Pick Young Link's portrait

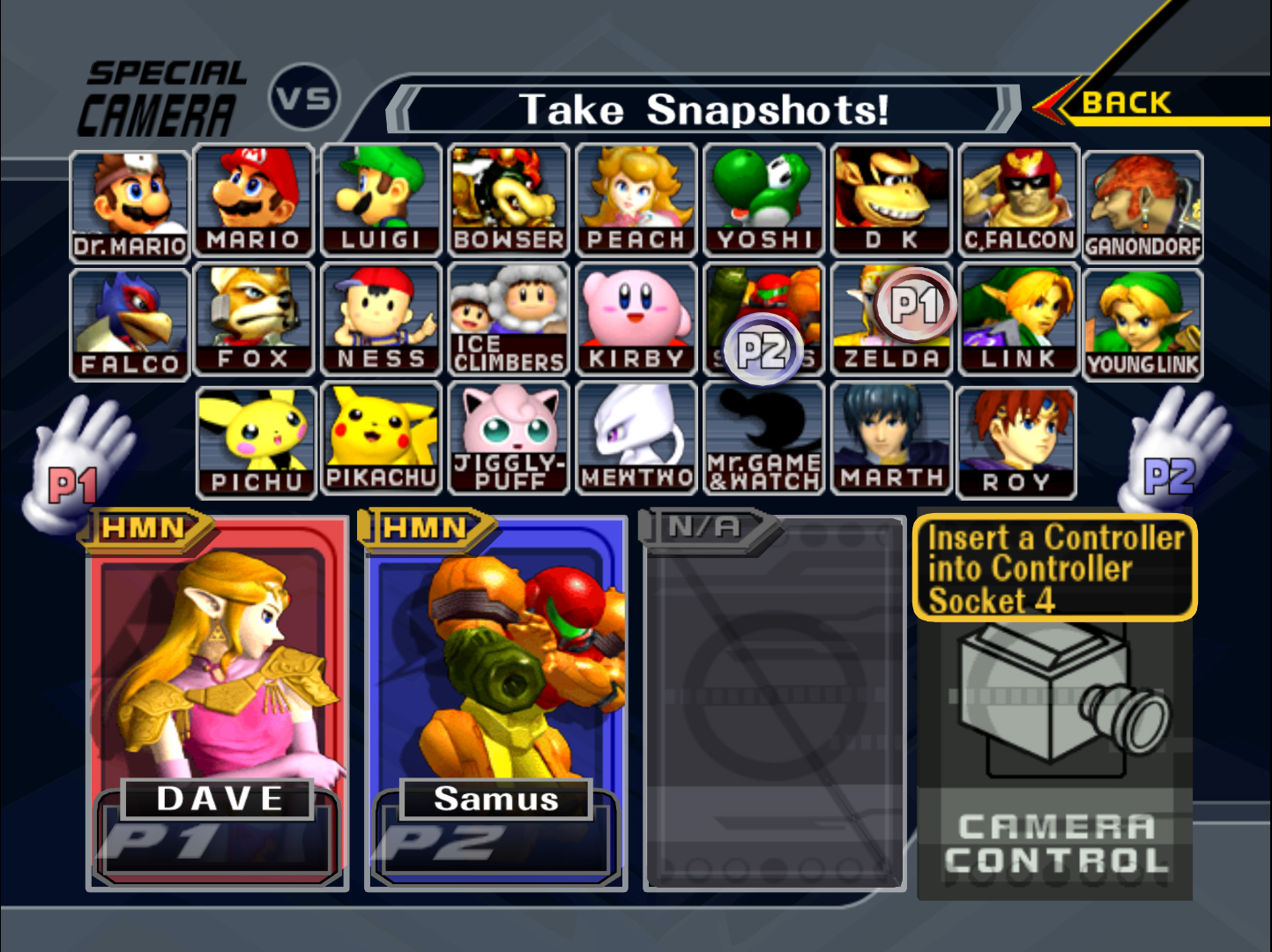click(x=1142, y=324)
